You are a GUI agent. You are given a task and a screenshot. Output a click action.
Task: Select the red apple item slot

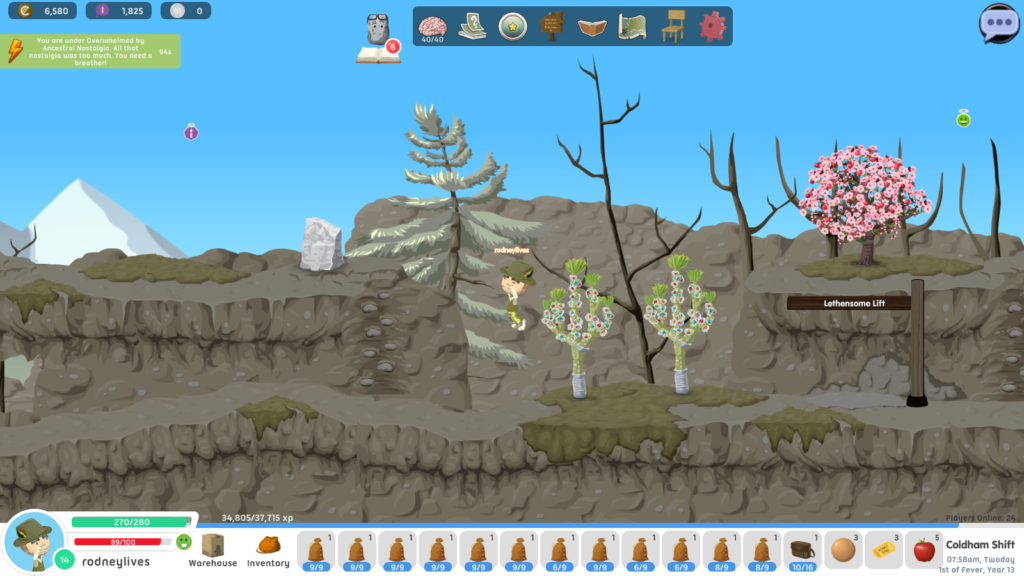(x=924, y=550)
